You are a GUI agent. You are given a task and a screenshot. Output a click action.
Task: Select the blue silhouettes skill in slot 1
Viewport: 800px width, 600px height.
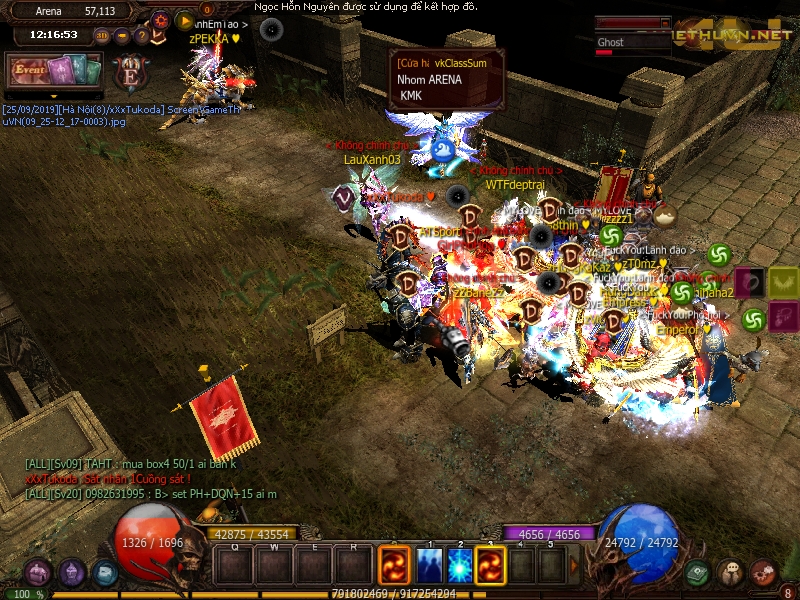pyautogui.click(x=429, y=565)
